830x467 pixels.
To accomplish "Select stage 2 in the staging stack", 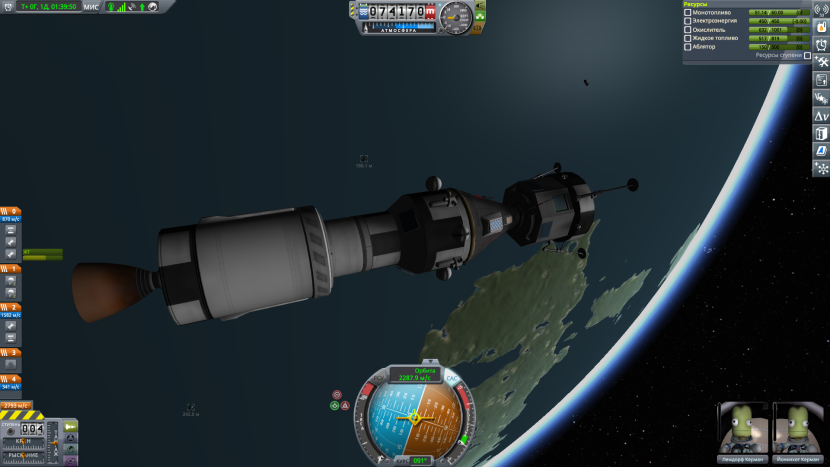I will [x=10, y=308].
